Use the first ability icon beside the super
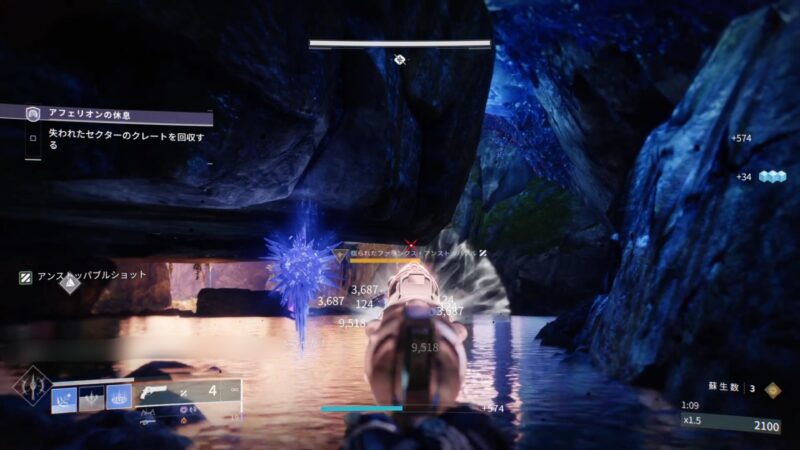The width and height of the screenshot is (800, 450). 64,398
